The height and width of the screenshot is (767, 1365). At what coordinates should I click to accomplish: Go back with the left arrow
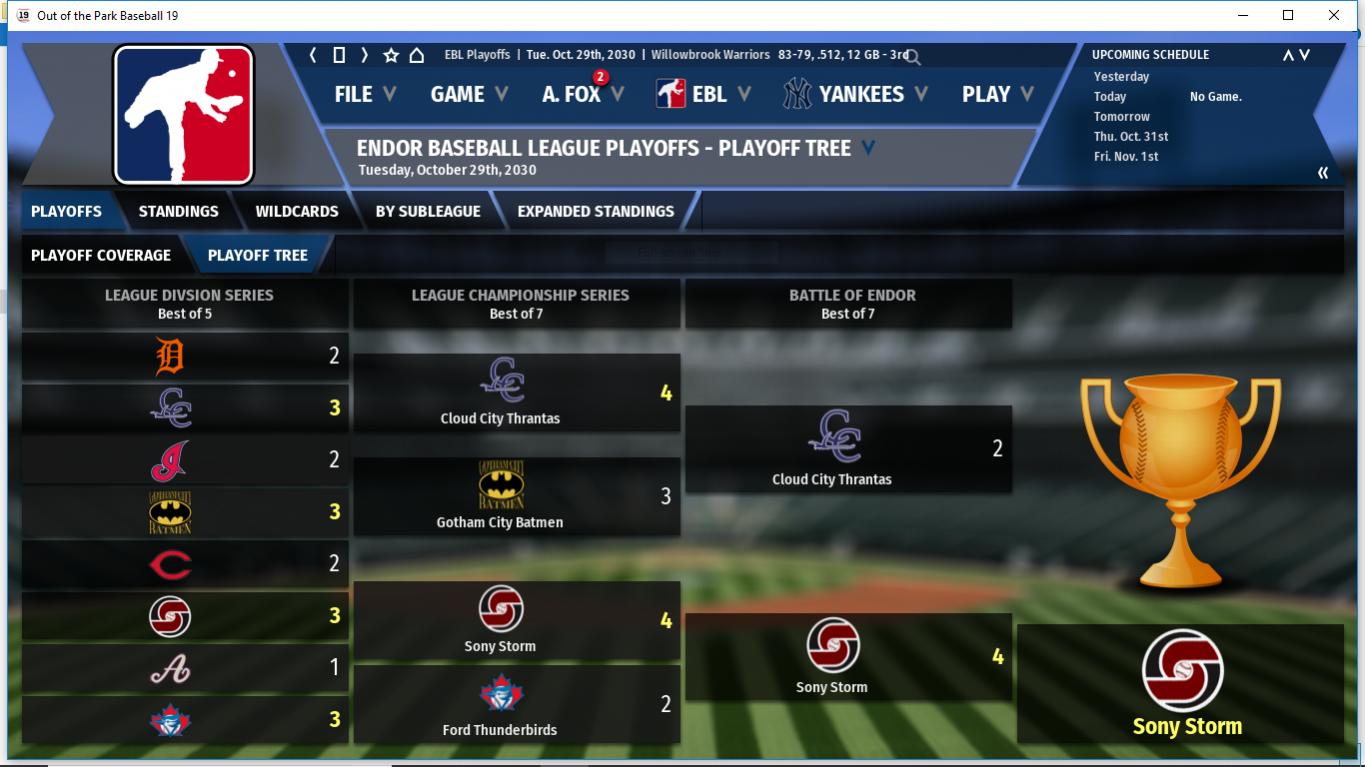(x=313, y=55)
